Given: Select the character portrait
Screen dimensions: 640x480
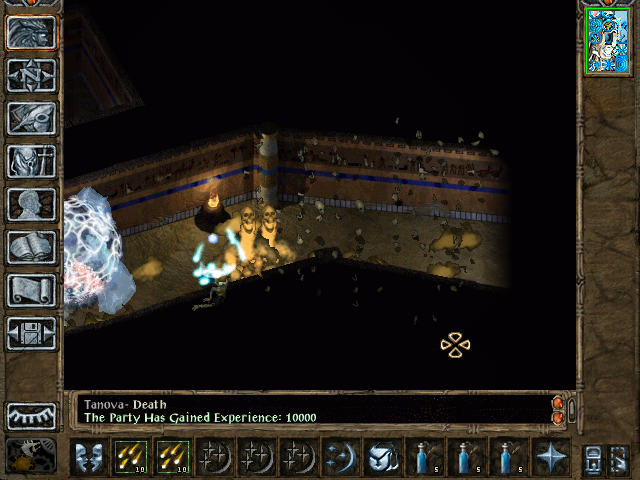Looking at the screenshot, I should (608, 40).
